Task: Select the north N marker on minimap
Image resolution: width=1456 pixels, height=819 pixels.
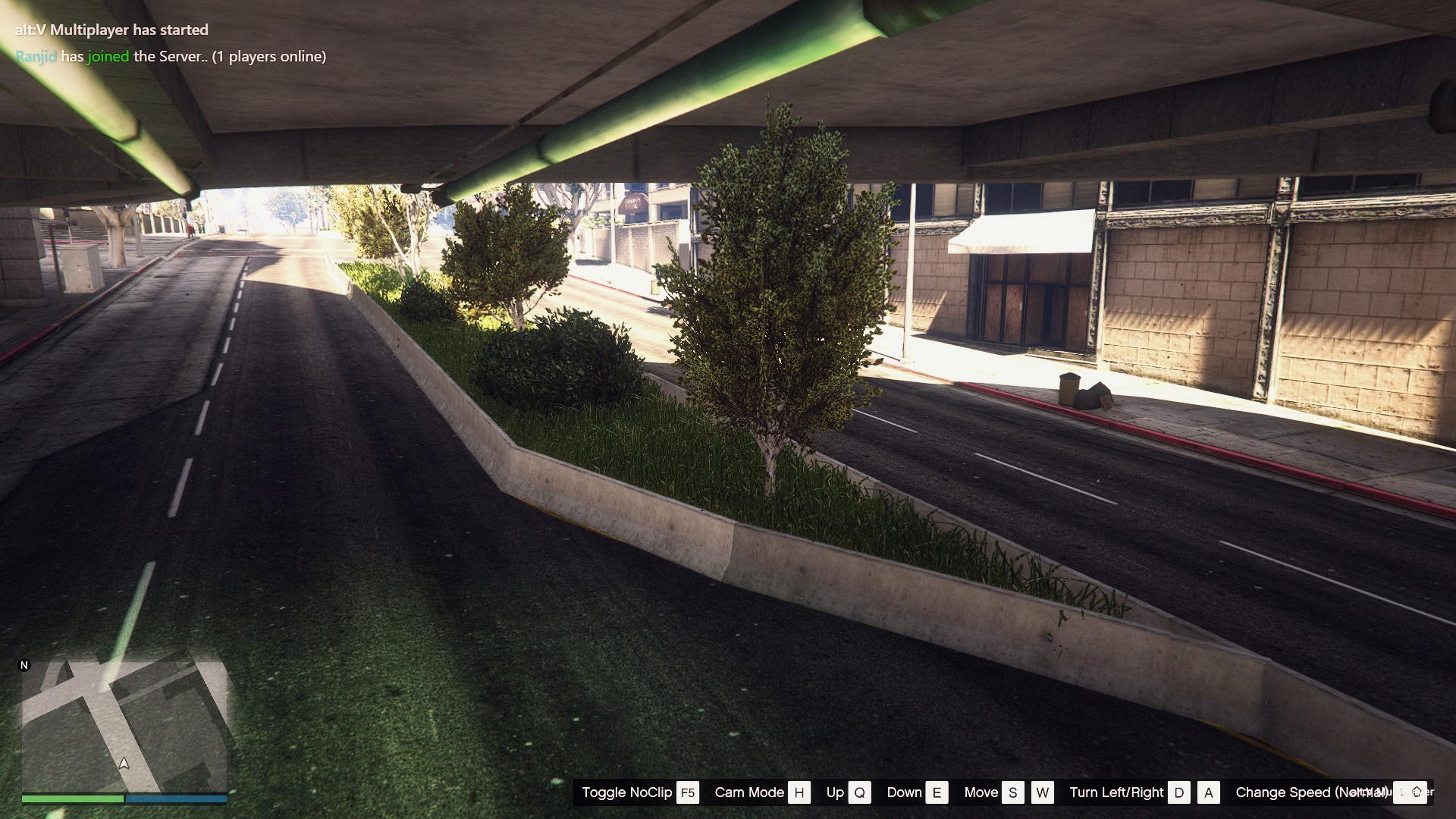Action: point(24,665)
